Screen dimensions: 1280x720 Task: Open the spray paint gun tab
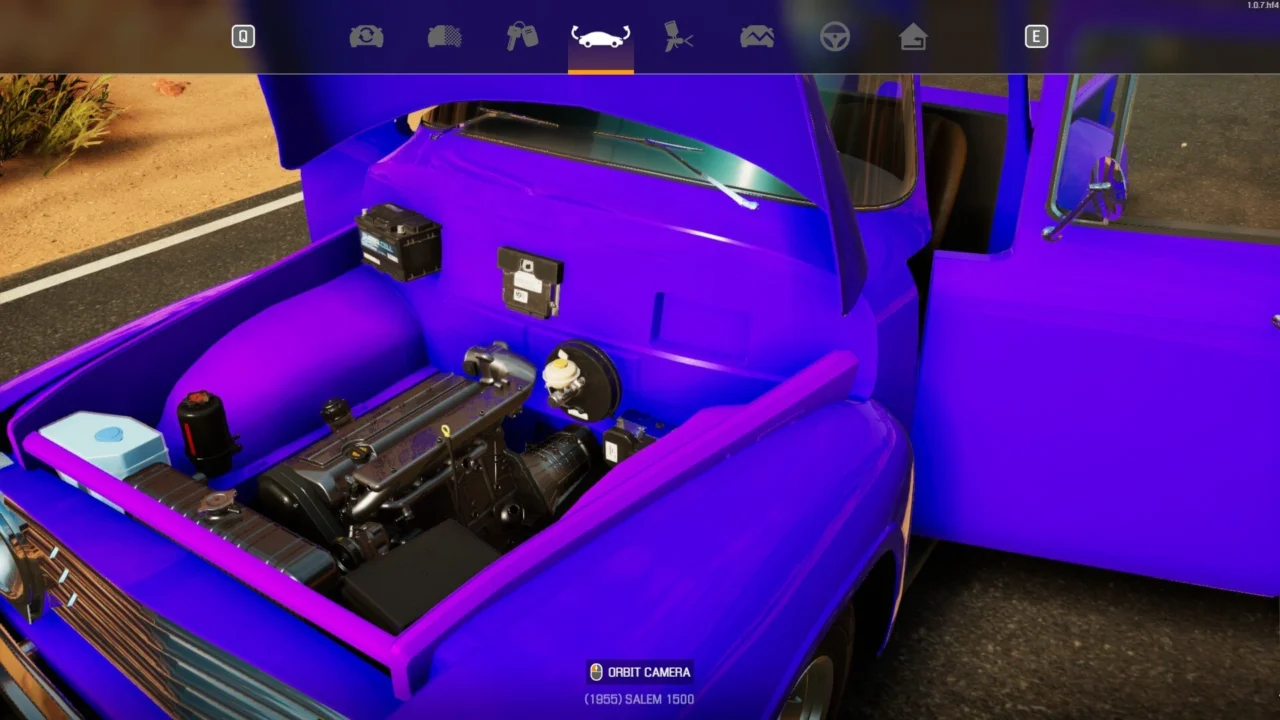678,37
